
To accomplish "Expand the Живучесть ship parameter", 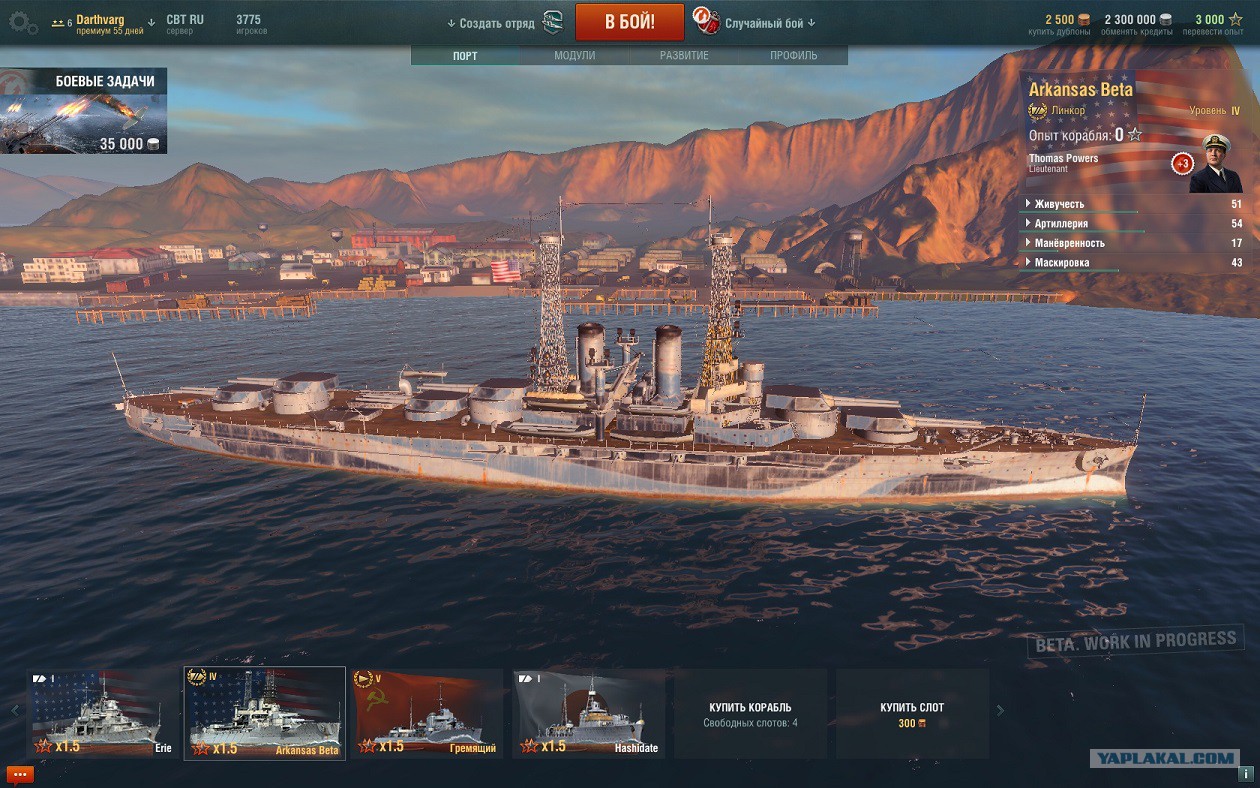I will click(x=1059, y=205).
